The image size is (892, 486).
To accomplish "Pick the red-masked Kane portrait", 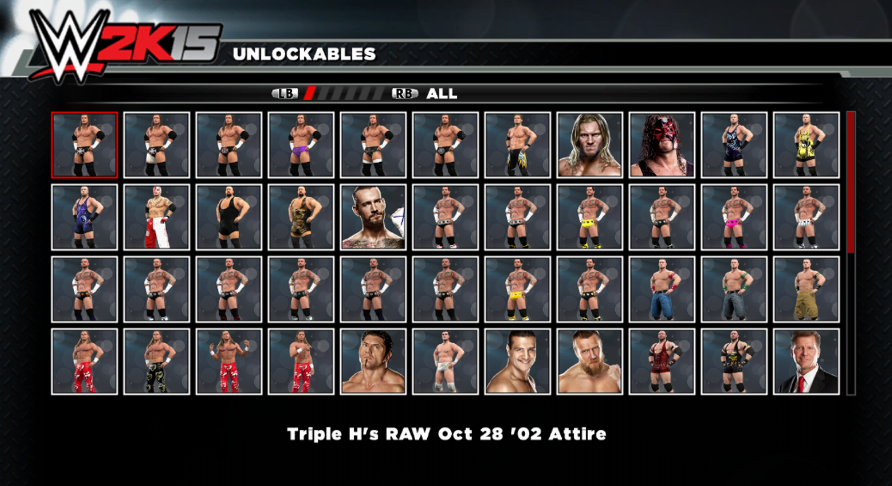I will pos(662,145).
